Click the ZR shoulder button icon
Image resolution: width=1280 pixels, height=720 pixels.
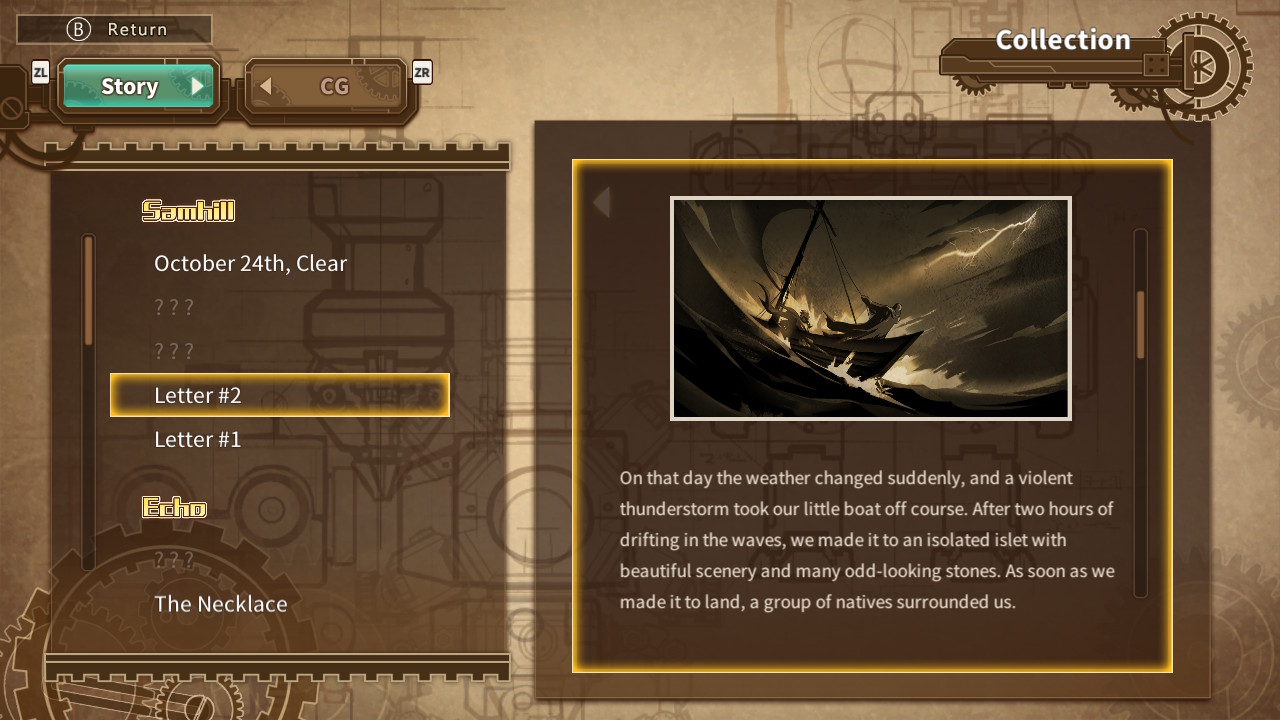pos(421,73)
